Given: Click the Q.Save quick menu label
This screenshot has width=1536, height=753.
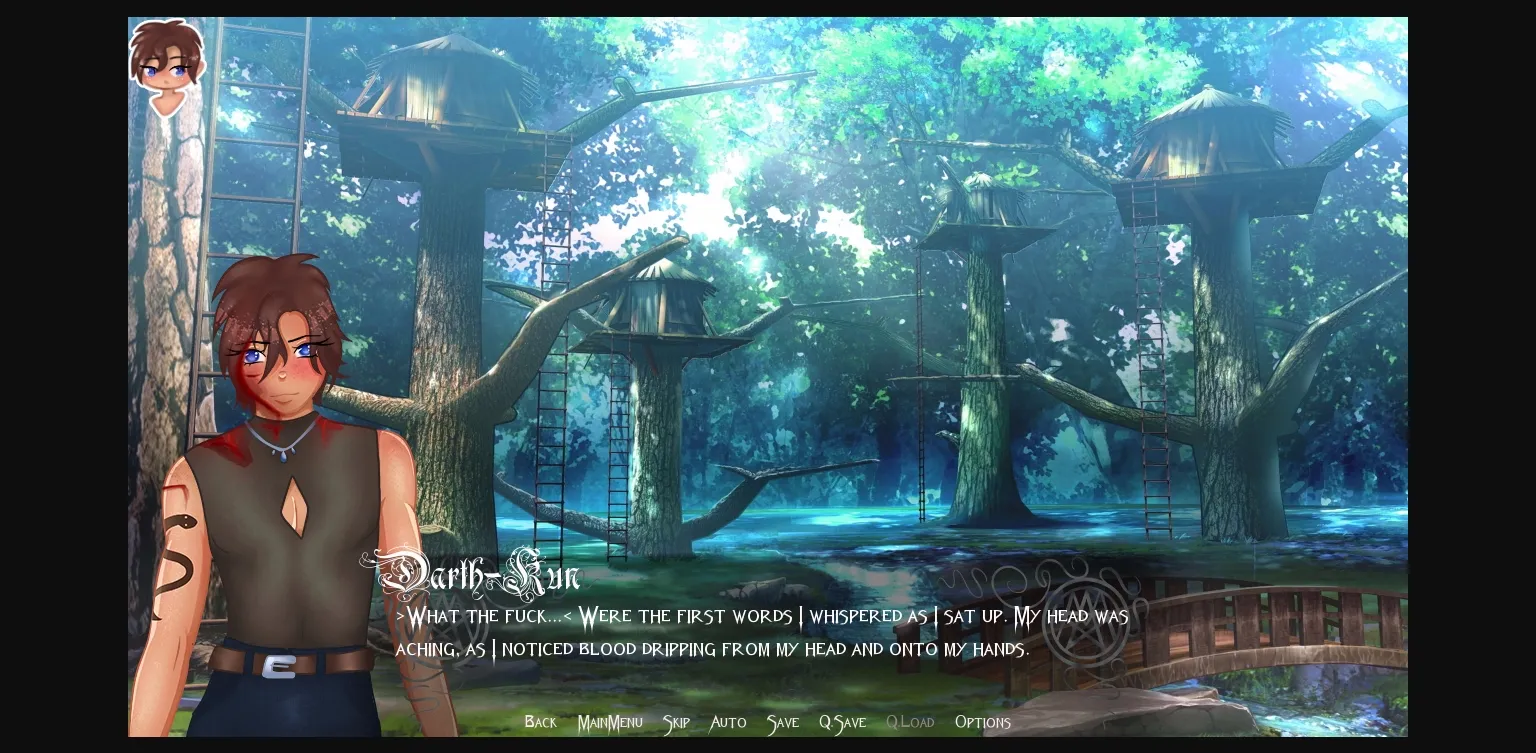Looking at the screenshot, I should [x=842, y=722].
